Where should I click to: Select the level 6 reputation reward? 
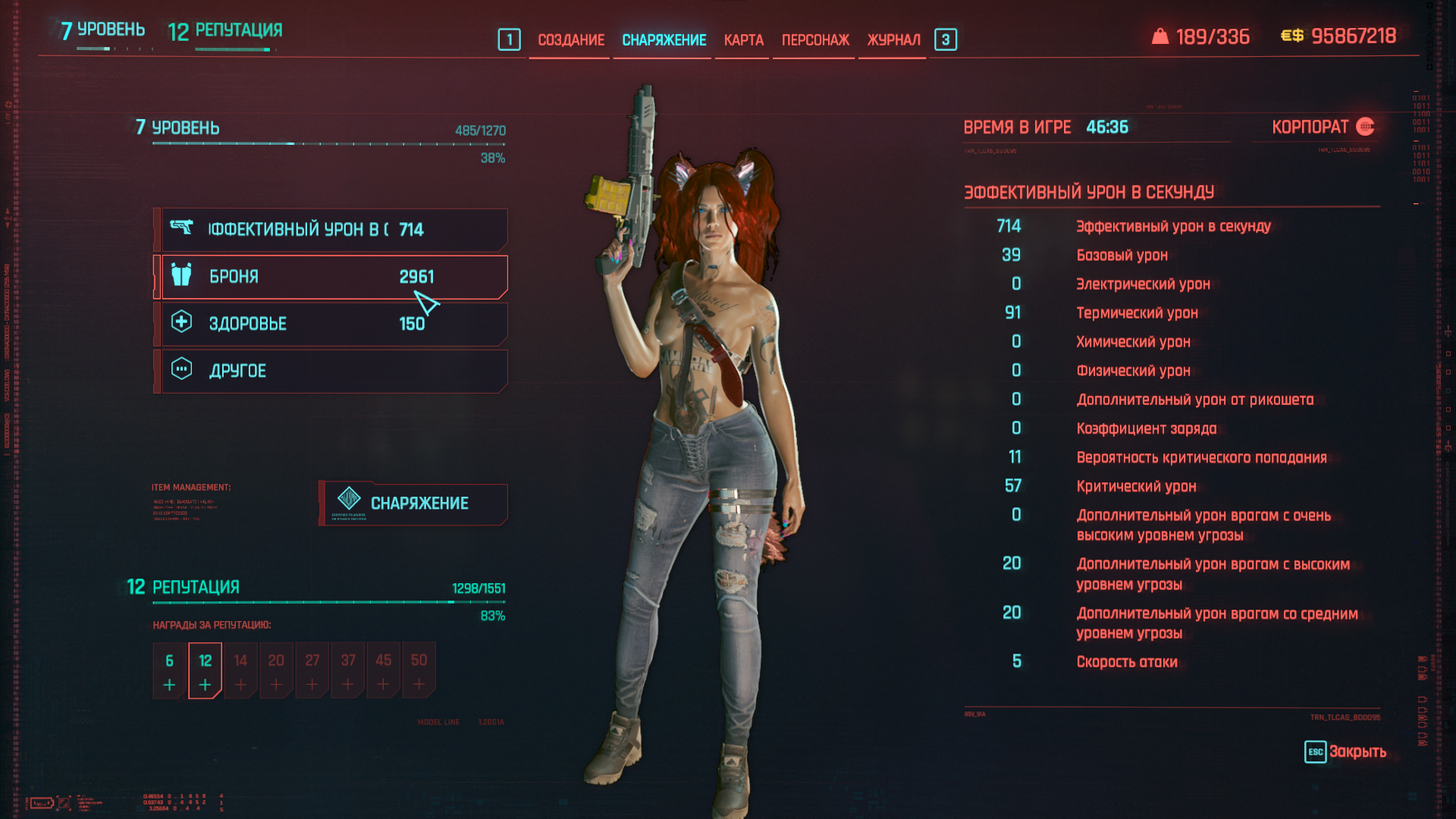tap(169, 670)
